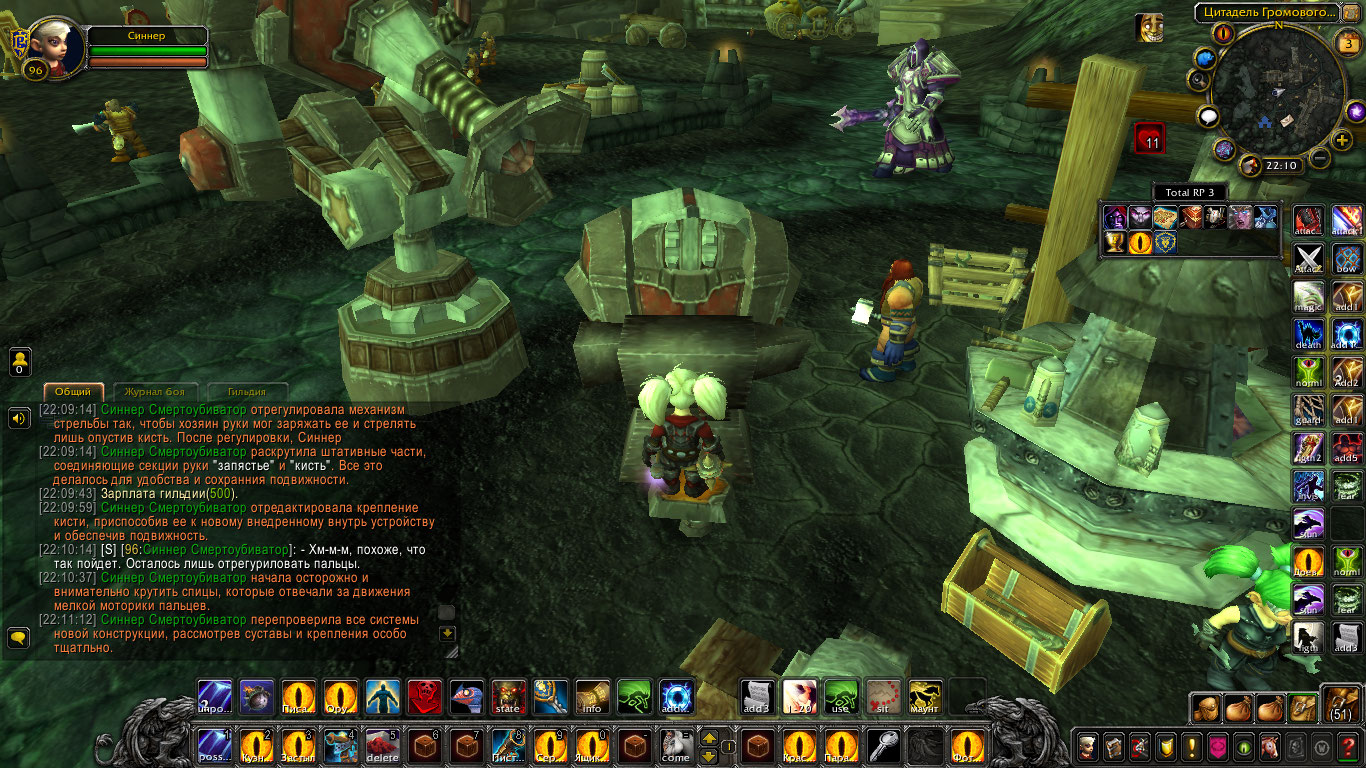Open the calendar button showing 3
Image resolution: width=1366 pixels, height=768 pixels.
click(1348, 43)
